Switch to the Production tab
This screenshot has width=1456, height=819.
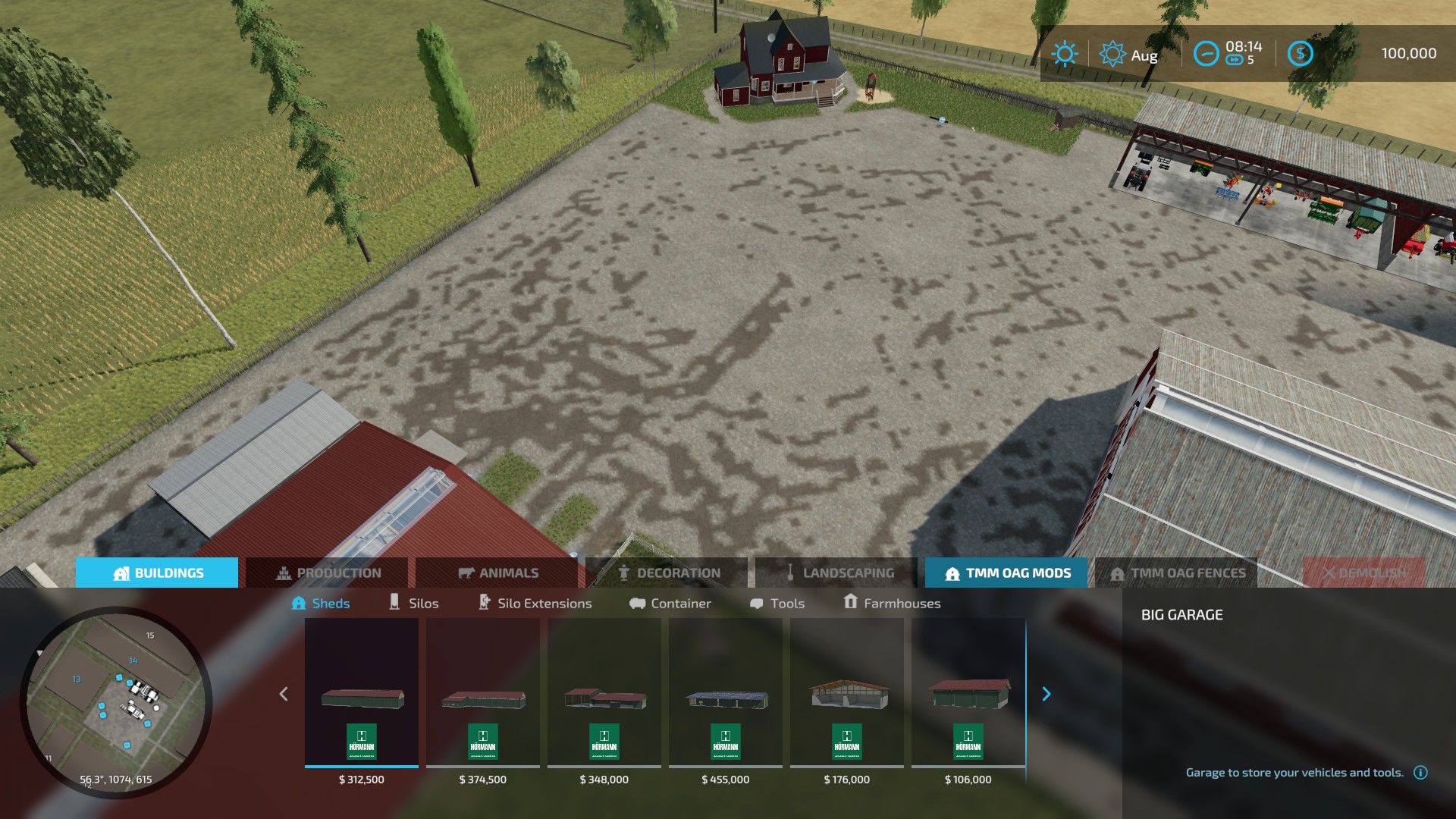coord(327,573)
